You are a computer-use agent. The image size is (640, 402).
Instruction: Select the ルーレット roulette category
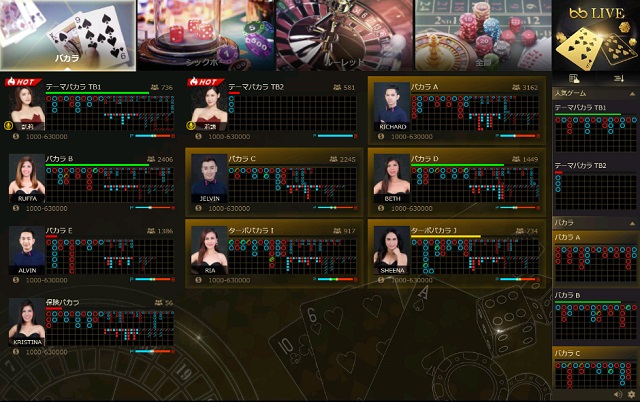point(345,35)
